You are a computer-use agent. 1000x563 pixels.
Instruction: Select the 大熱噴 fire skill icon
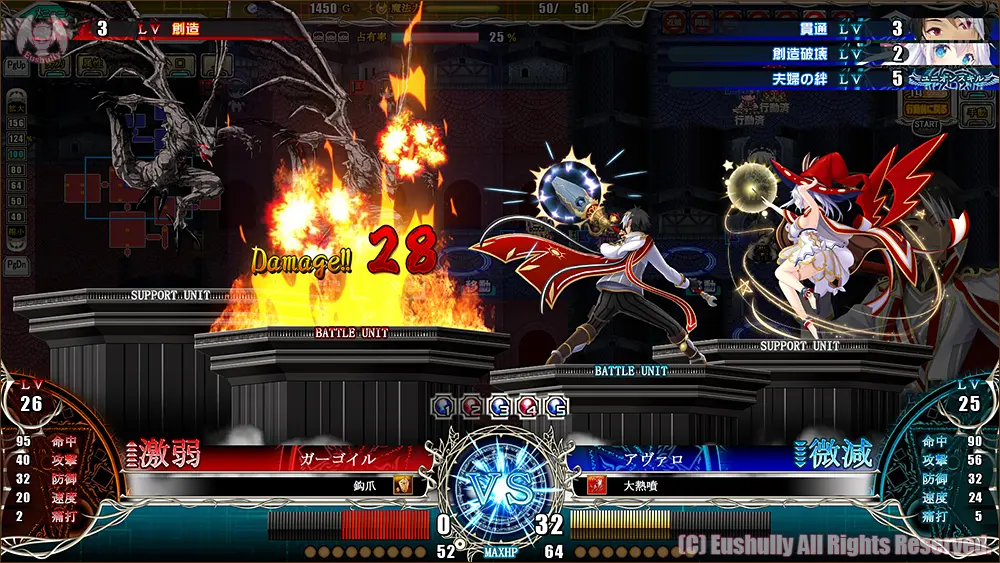[x=596, y=485]
